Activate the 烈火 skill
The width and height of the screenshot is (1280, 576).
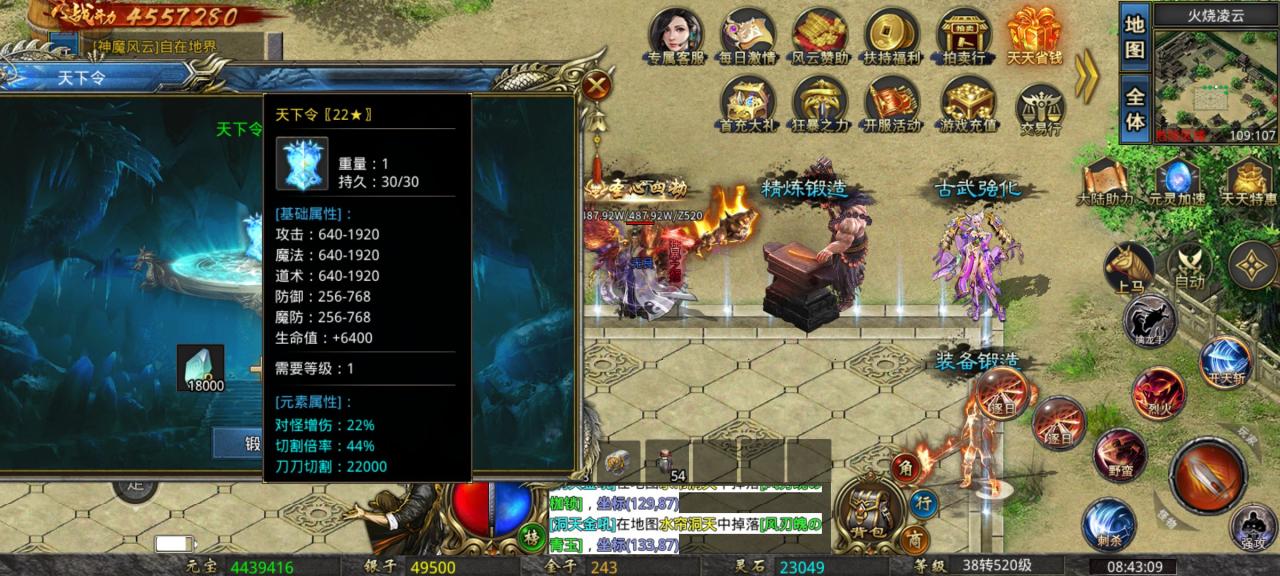1158,392
